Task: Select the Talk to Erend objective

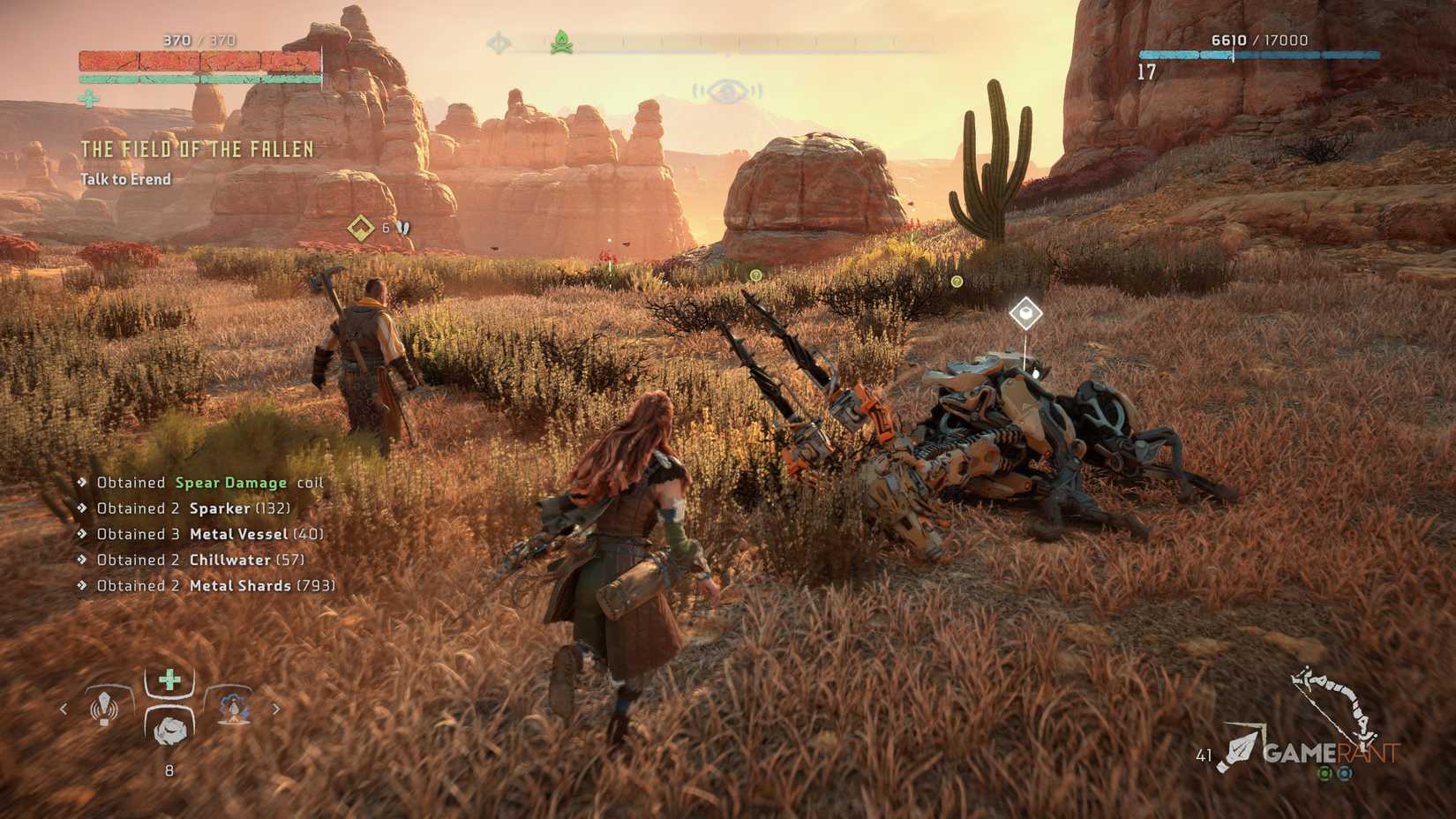Action: 124,178
